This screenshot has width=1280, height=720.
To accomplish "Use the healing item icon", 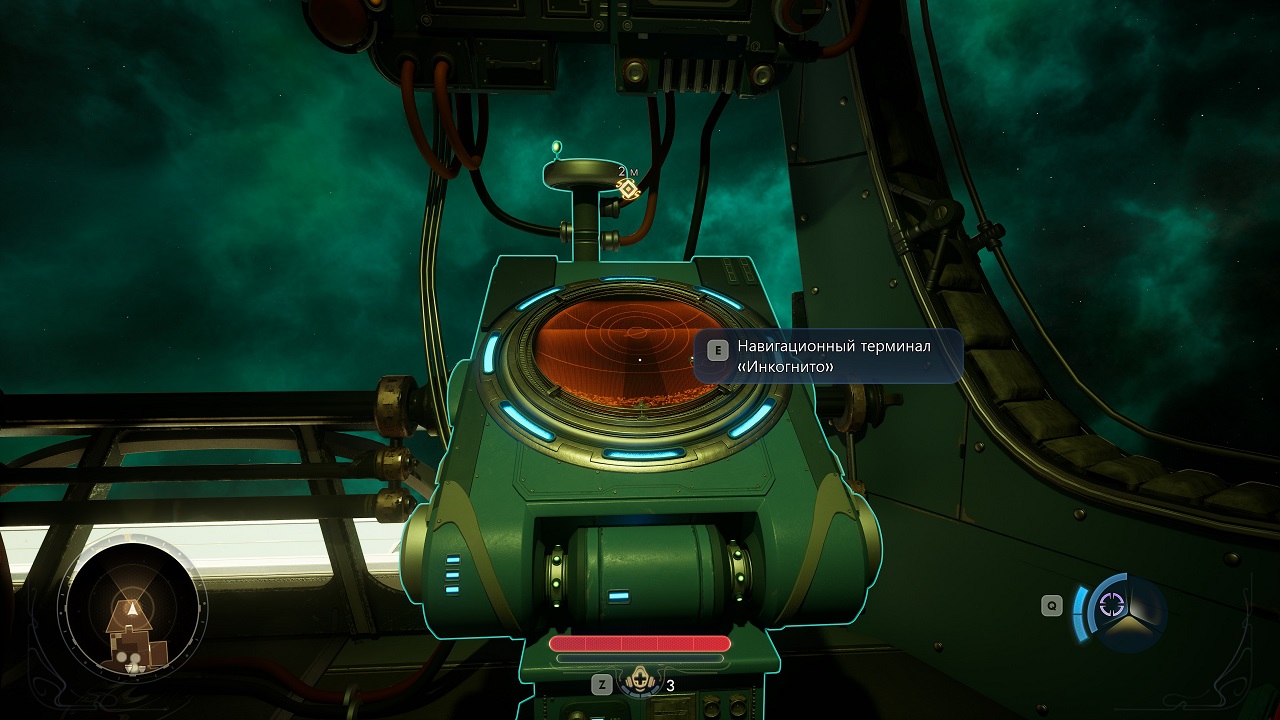I will tap(638, 683).
